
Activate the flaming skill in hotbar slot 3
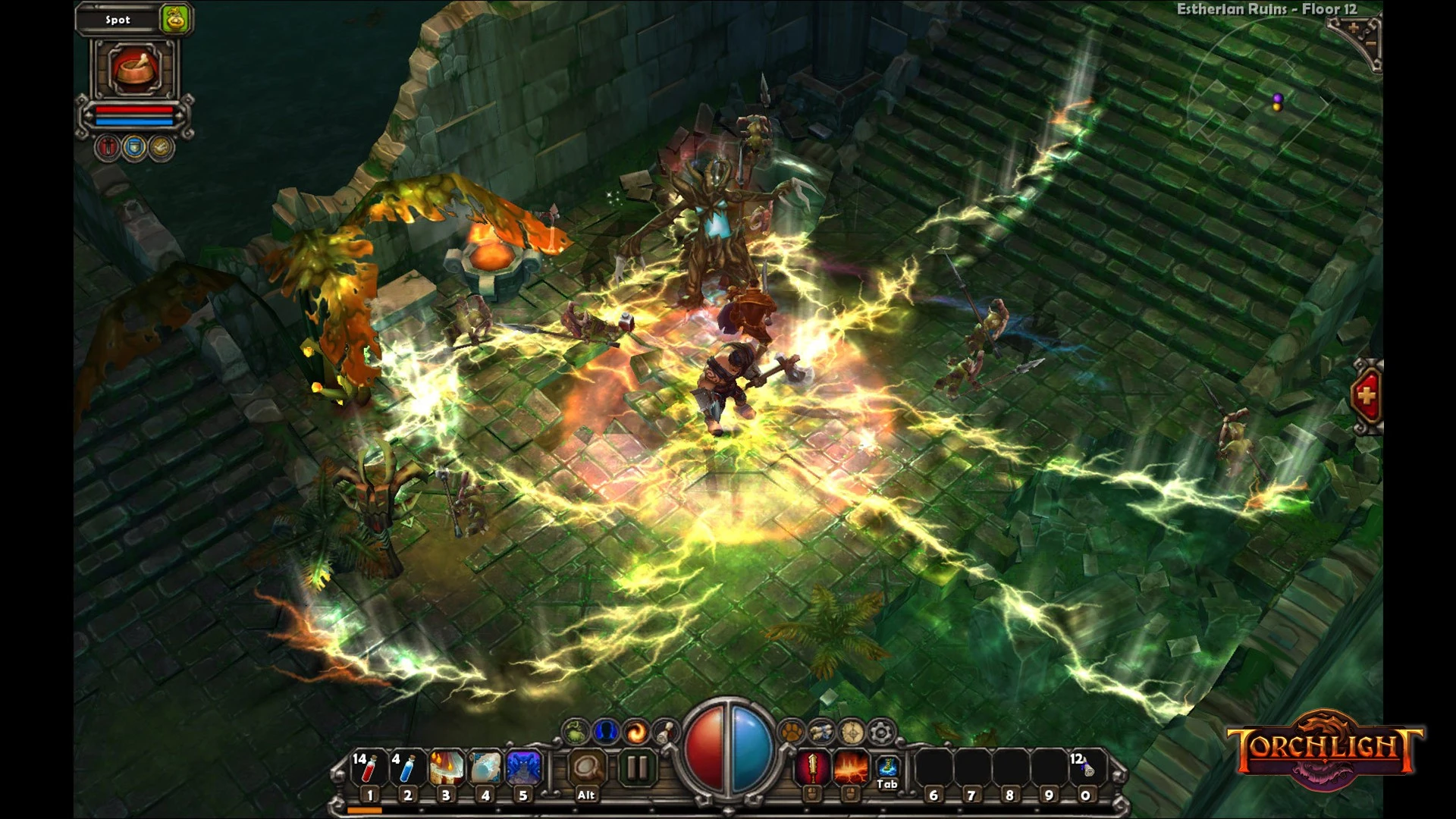(x=446, y=768)
